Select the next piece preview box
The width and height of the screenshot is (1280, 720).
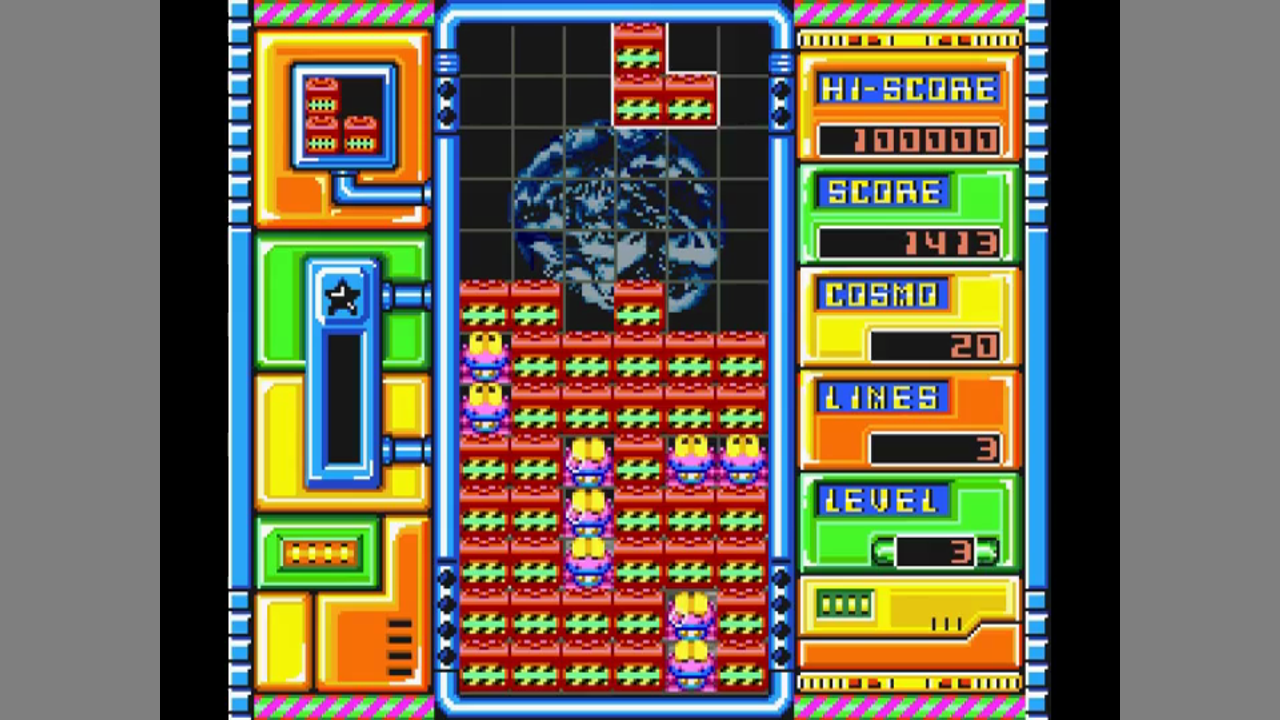pos(343,116)
